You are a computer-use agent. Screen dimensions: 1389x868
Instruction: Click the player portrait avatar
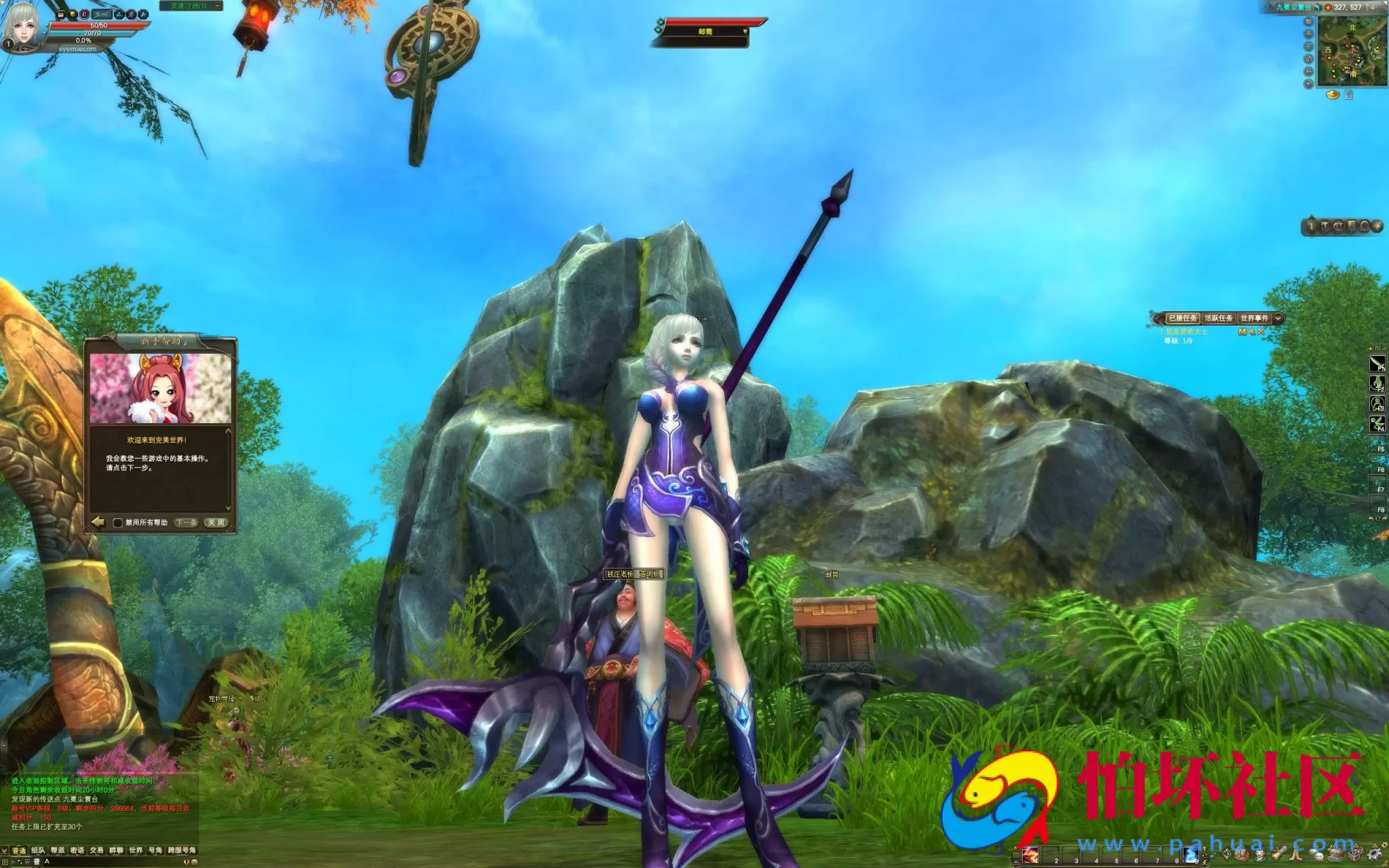pyautogui.click(x=20, y=27)
